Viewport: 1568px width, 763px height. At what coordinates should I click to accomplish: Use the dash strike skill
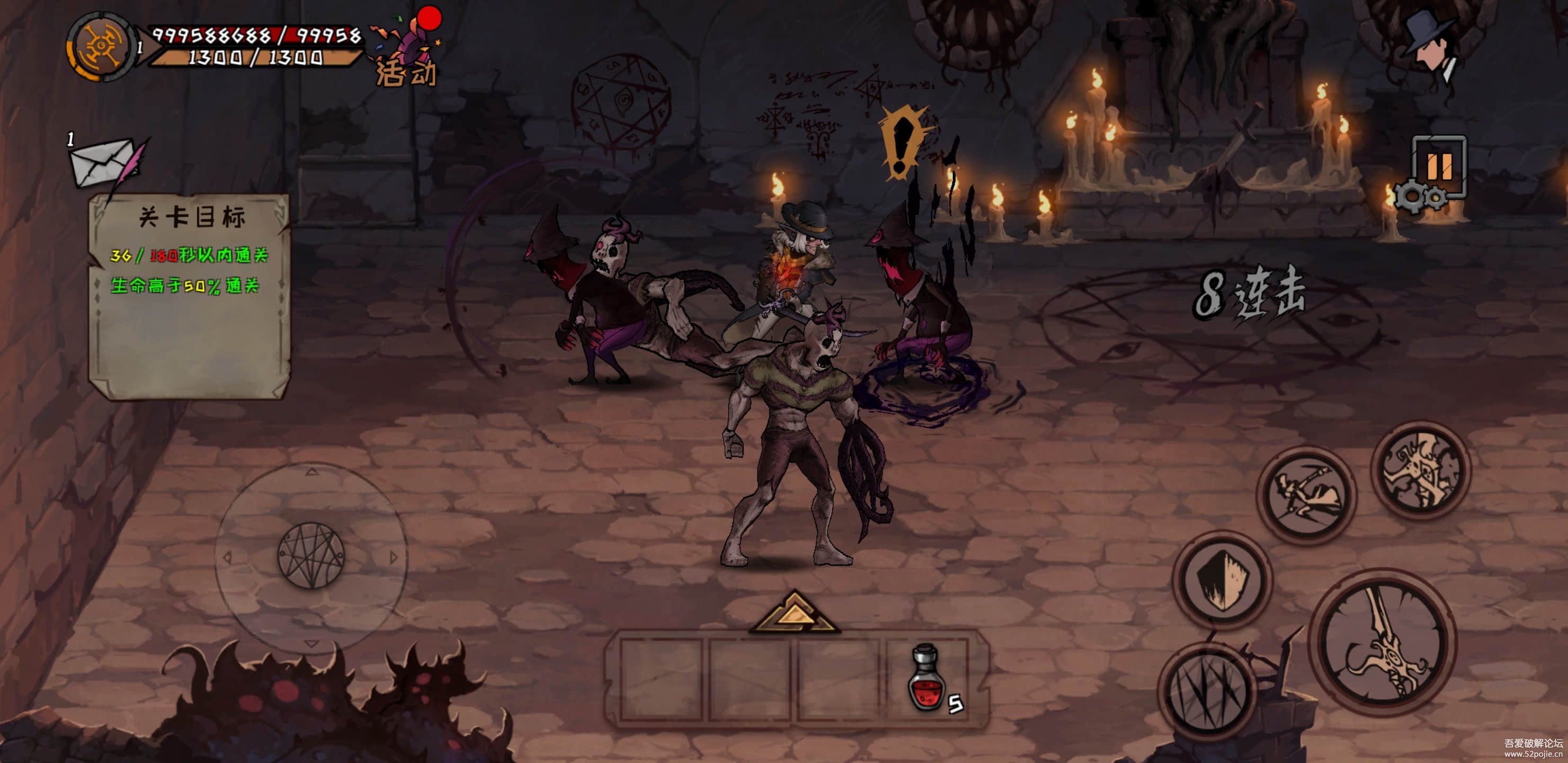pos(1306,495)
